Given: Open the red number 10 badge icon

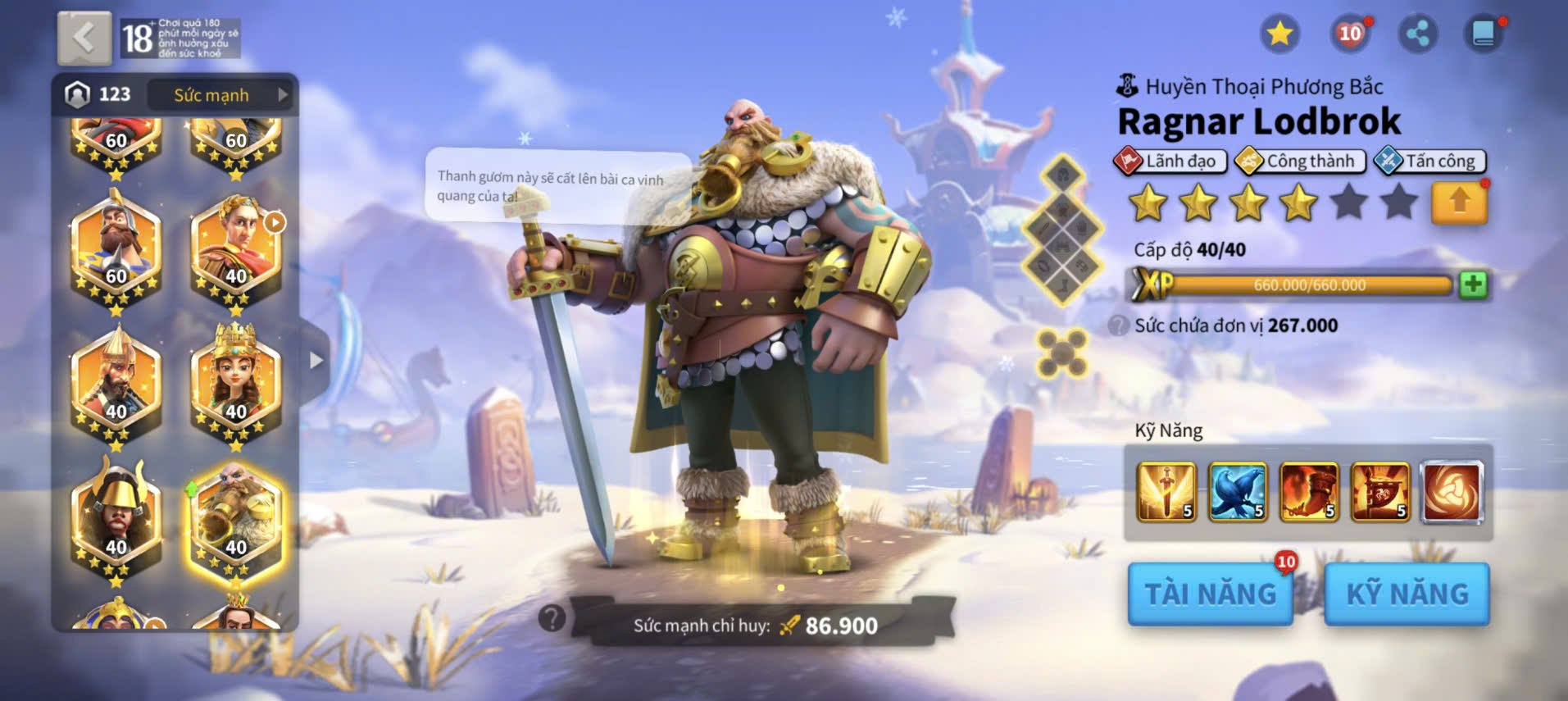Looking at the screenshot, I should (1349, 34).
